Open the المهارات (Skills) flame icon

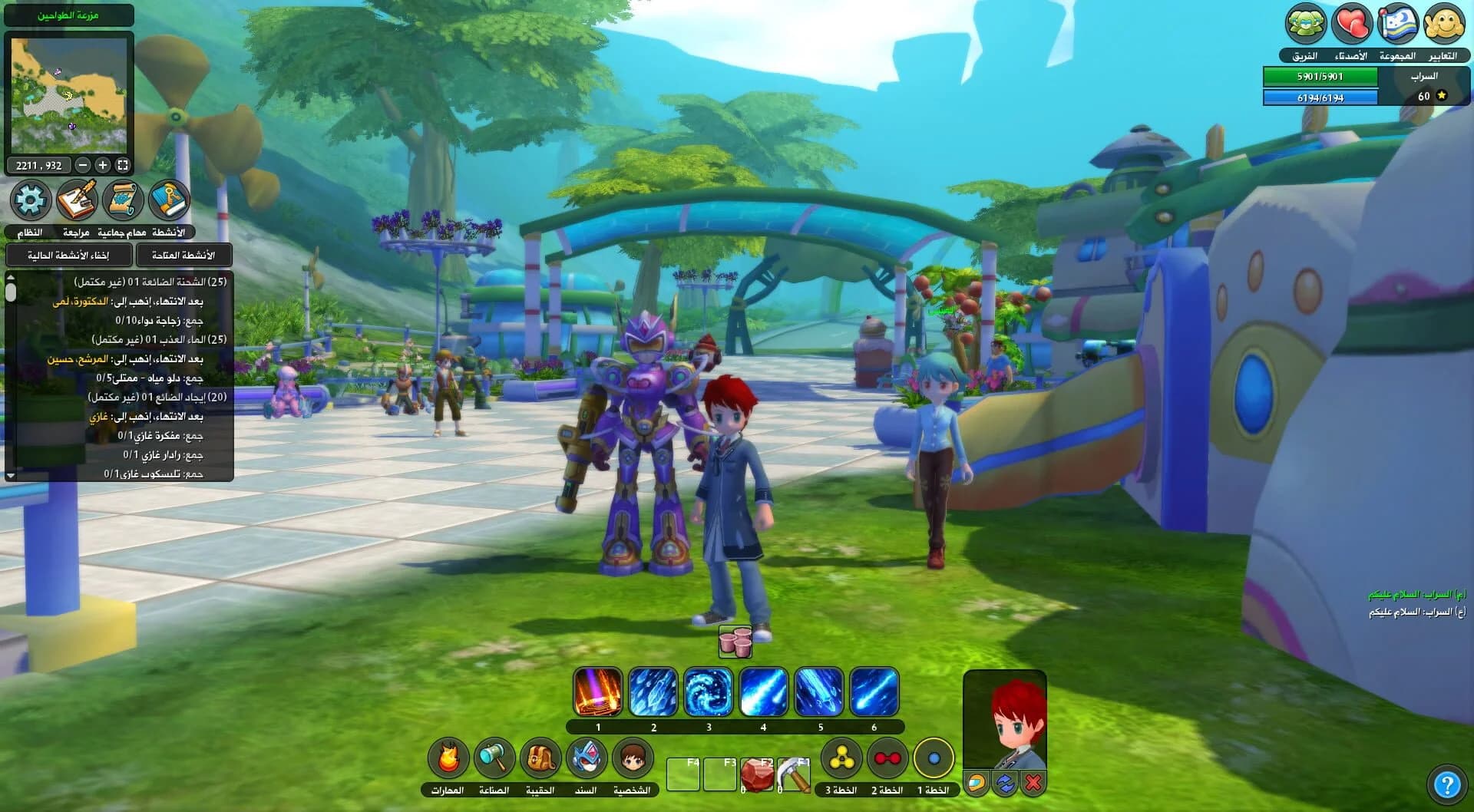(x=448, y=758)
